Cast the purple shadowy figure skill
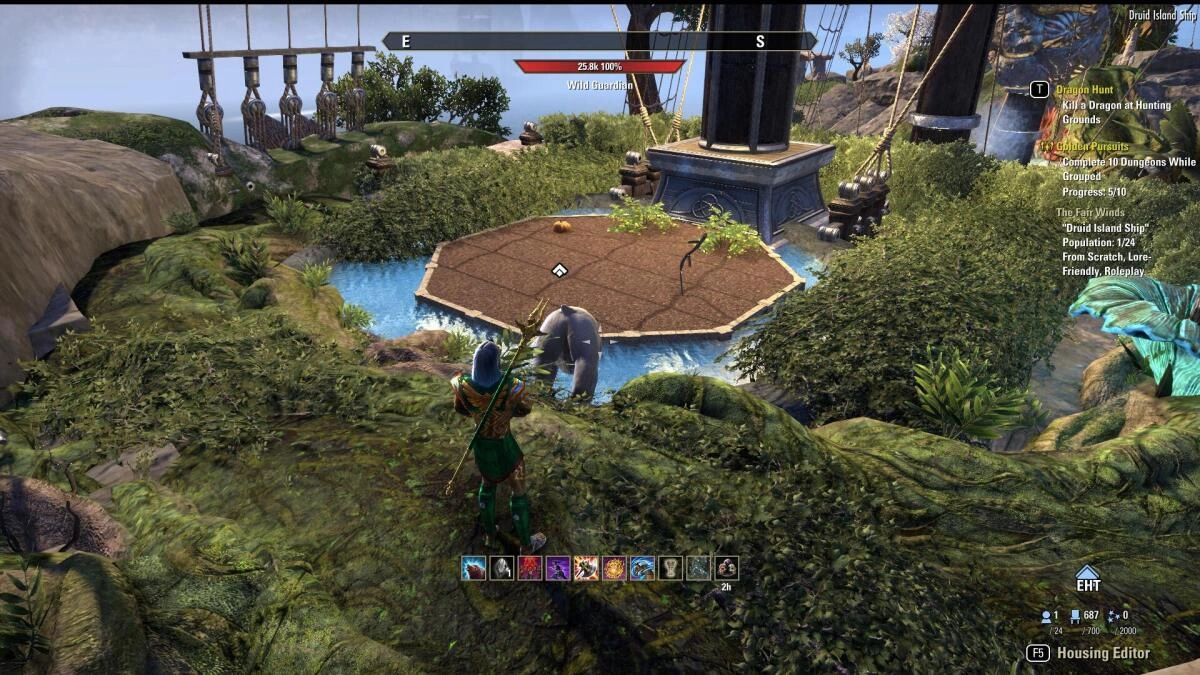 point(558,568)
